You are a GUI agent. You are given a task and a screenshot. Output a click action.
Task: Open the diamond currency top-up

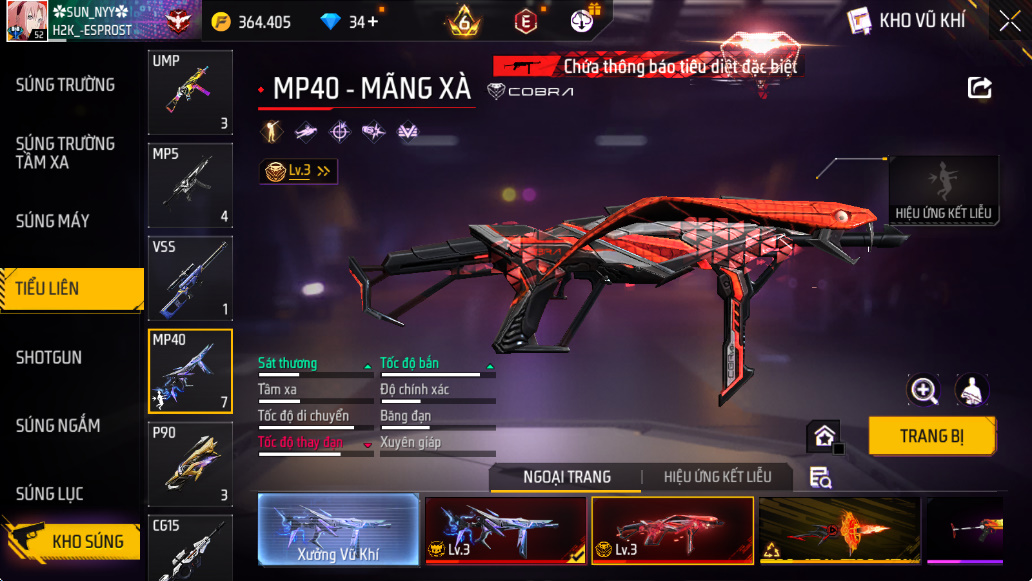350,22
